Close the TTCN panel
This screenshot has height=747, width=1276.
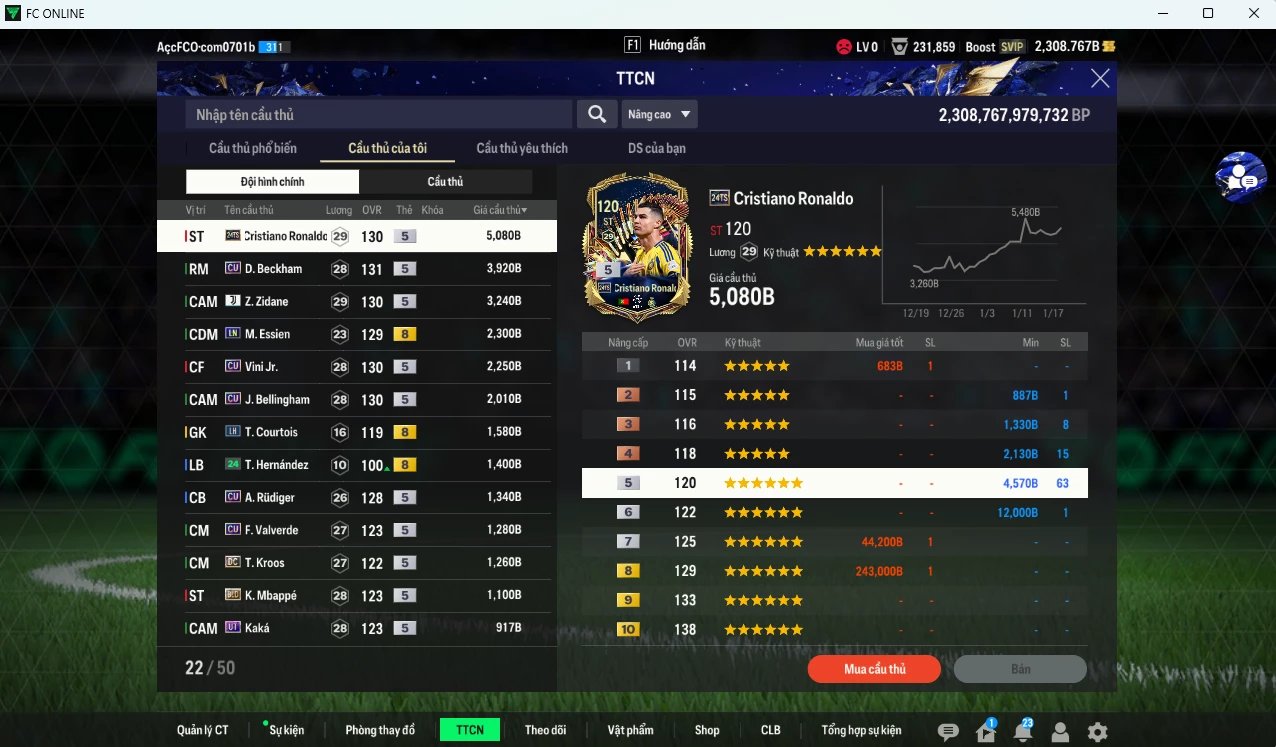(1100, 79)
